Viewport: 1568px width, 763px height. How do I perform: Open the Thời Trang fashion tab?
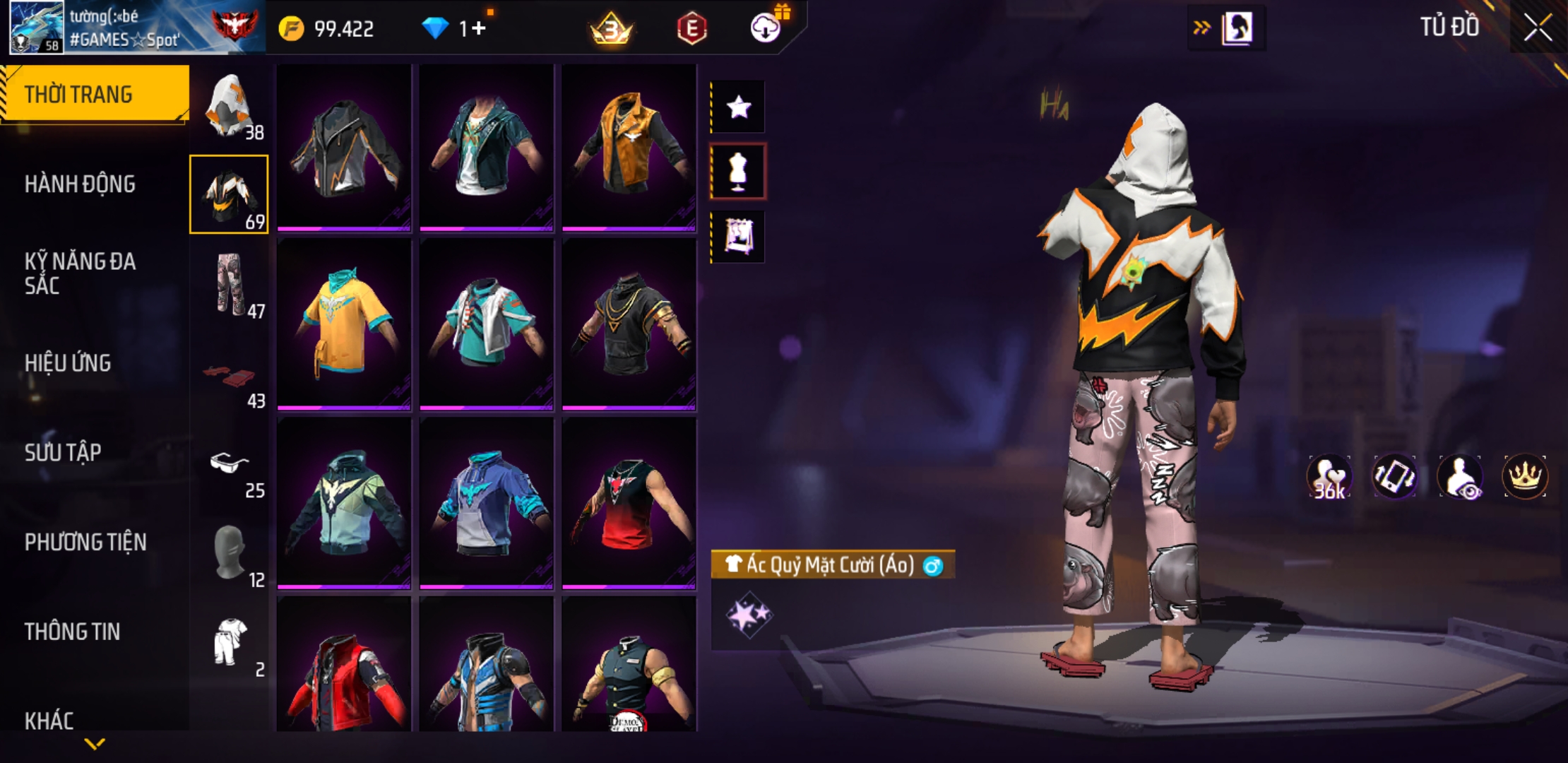95,94
